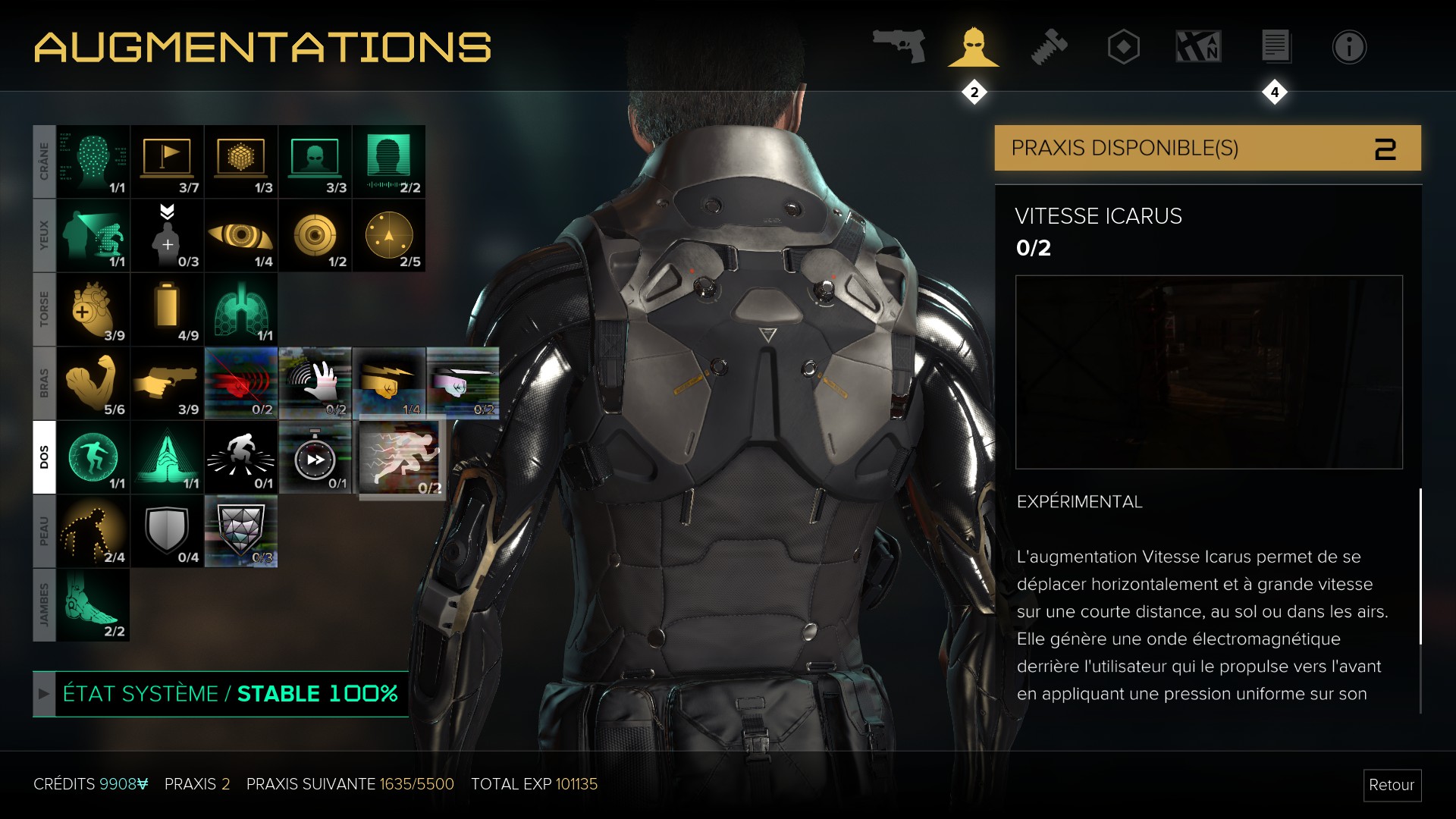Open the weapons pistol tab
This screenshot has width=1456, height=819.
[899, 47]
